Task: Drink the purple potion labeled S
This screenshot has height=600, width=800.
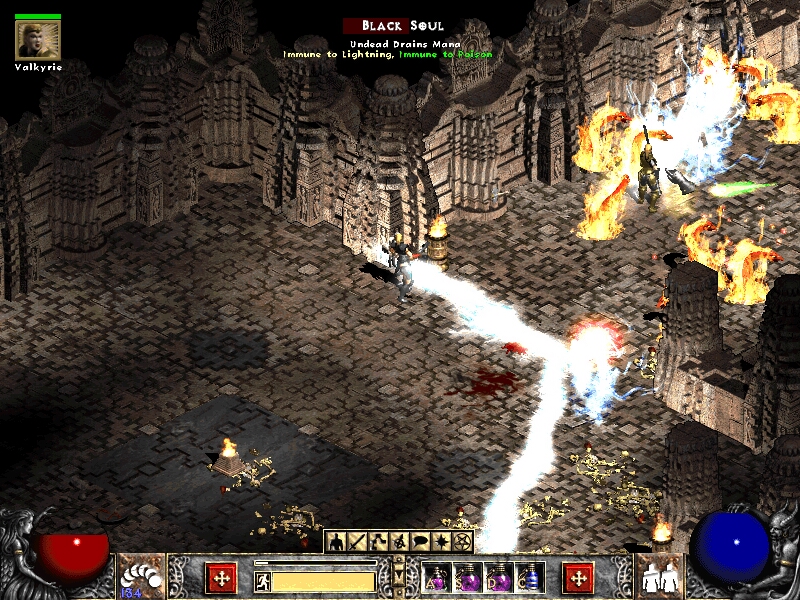Action: 467,578
